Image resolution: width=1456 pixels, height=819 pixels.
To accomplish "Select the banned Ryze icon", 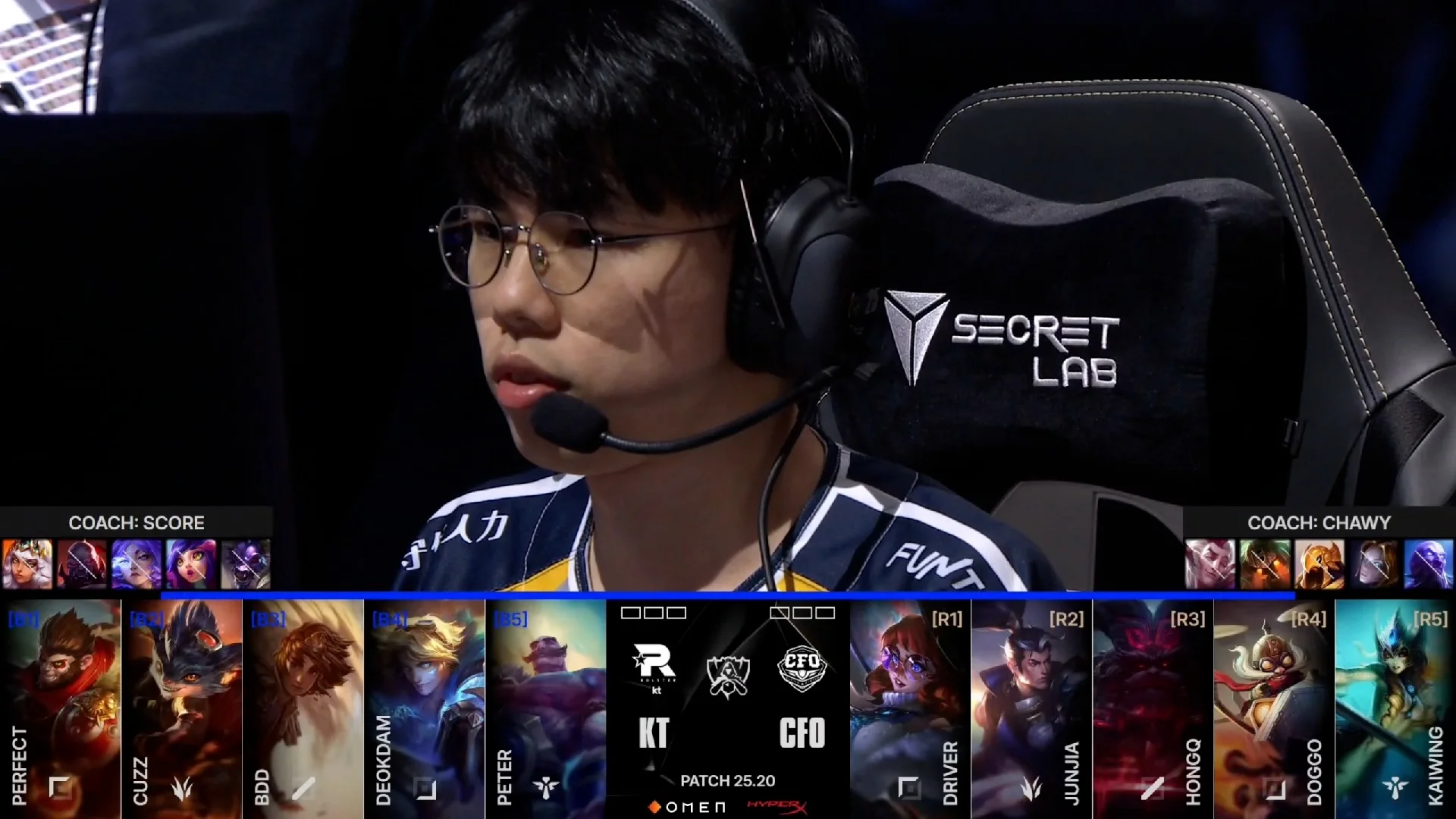I will point(1429,564).
